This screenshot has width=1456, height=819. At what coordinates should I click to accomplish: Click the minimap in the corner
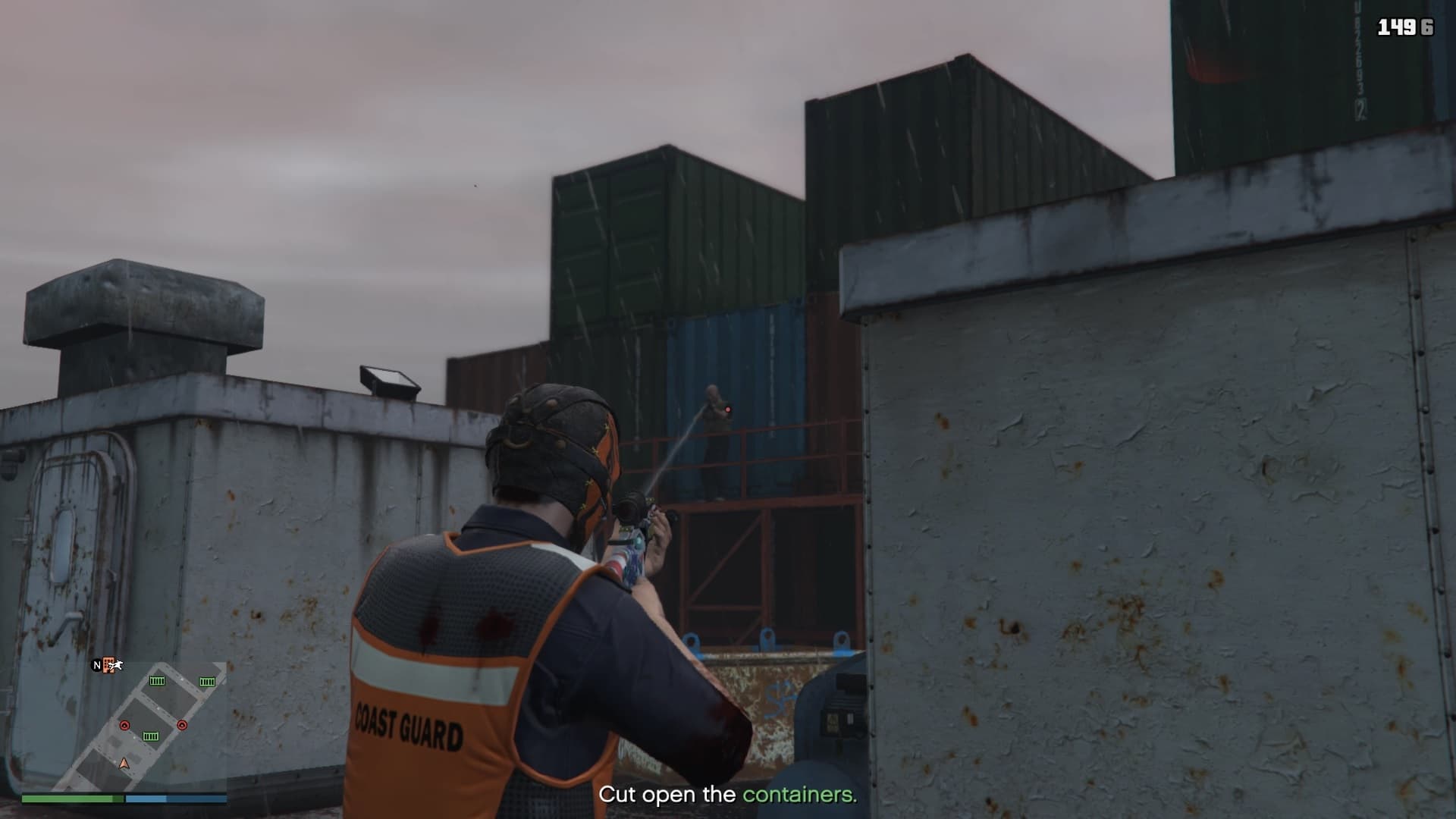click(x=124, y=726)
